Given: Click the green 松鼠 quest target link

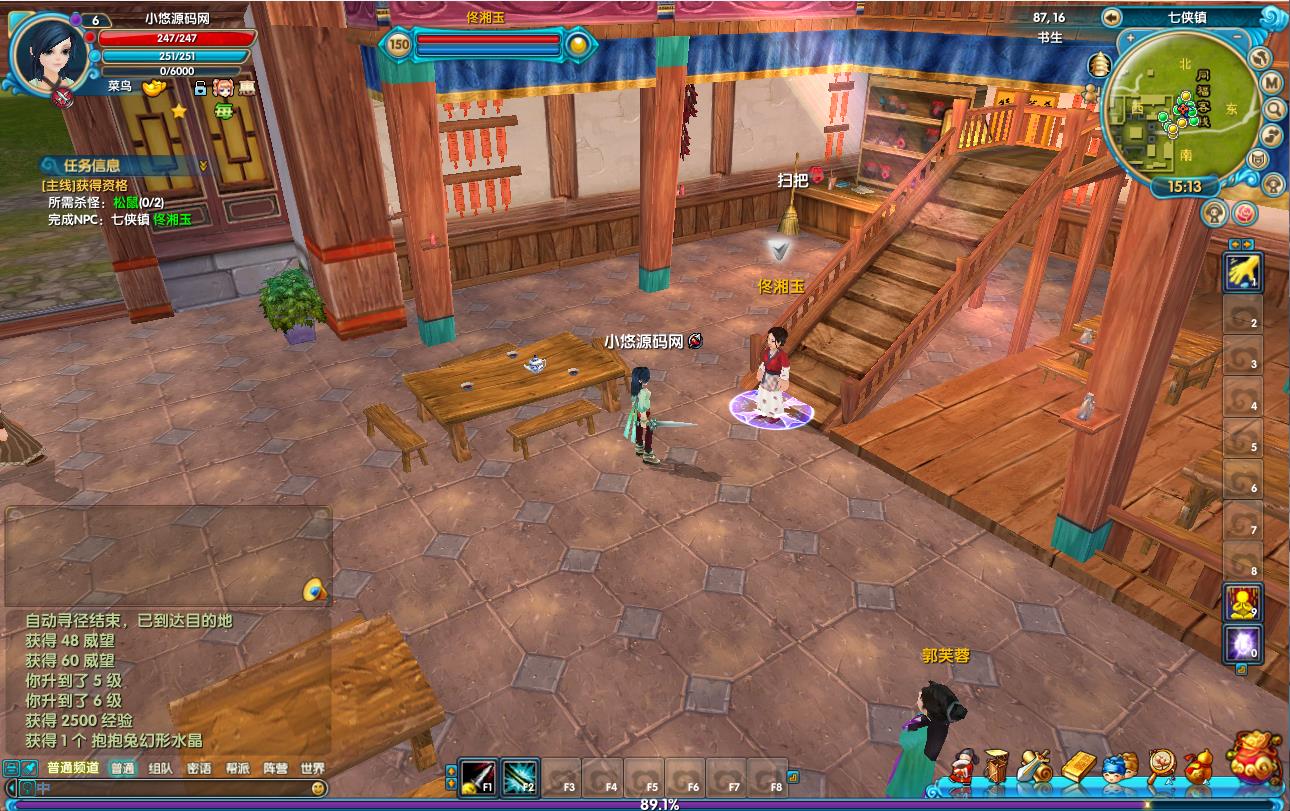Looking at the screenshot, I should click(x=125, y=202).
